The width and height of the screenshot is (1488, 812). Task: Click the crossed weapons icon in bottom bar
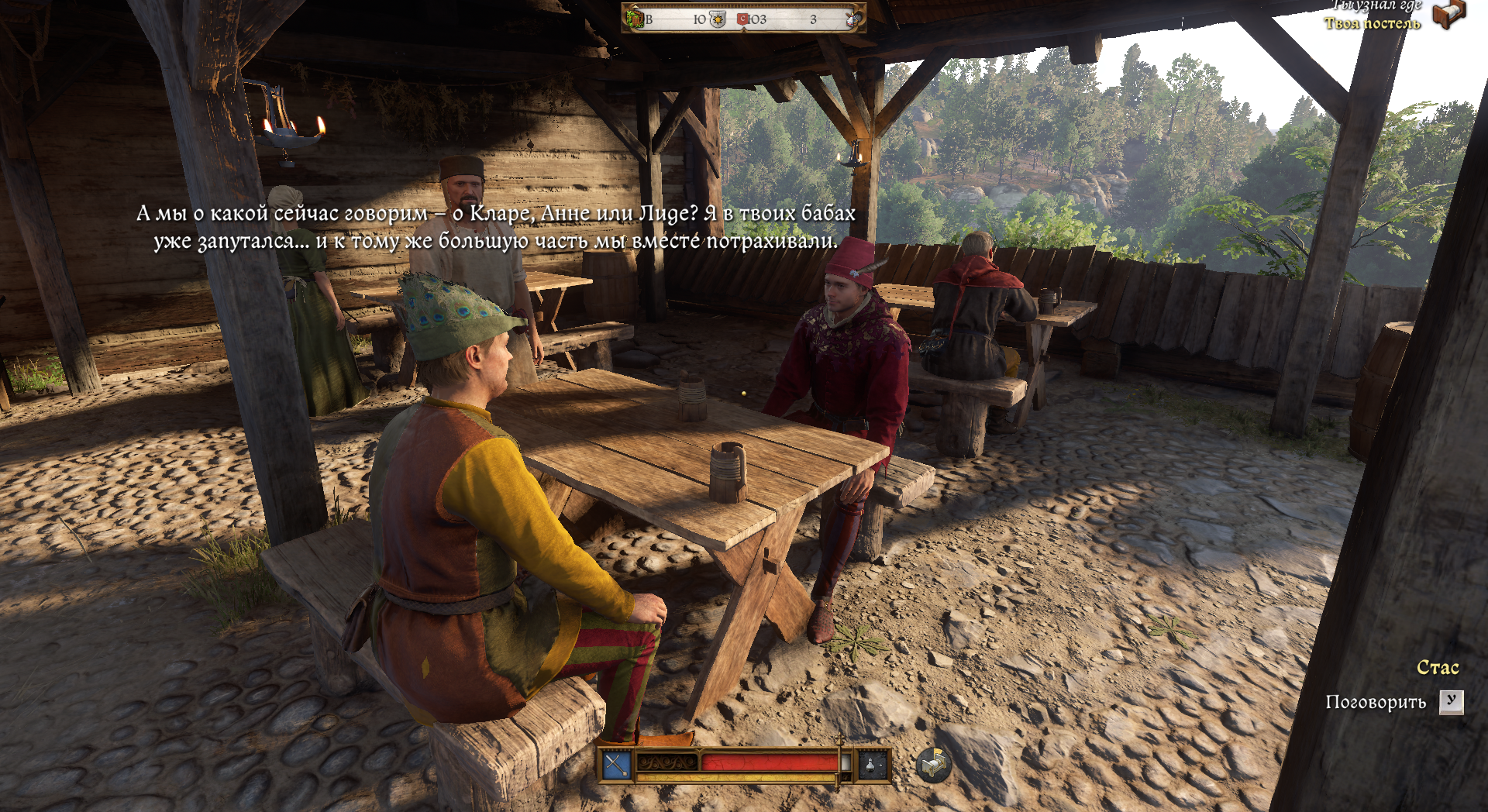click(x=616, y=765)
